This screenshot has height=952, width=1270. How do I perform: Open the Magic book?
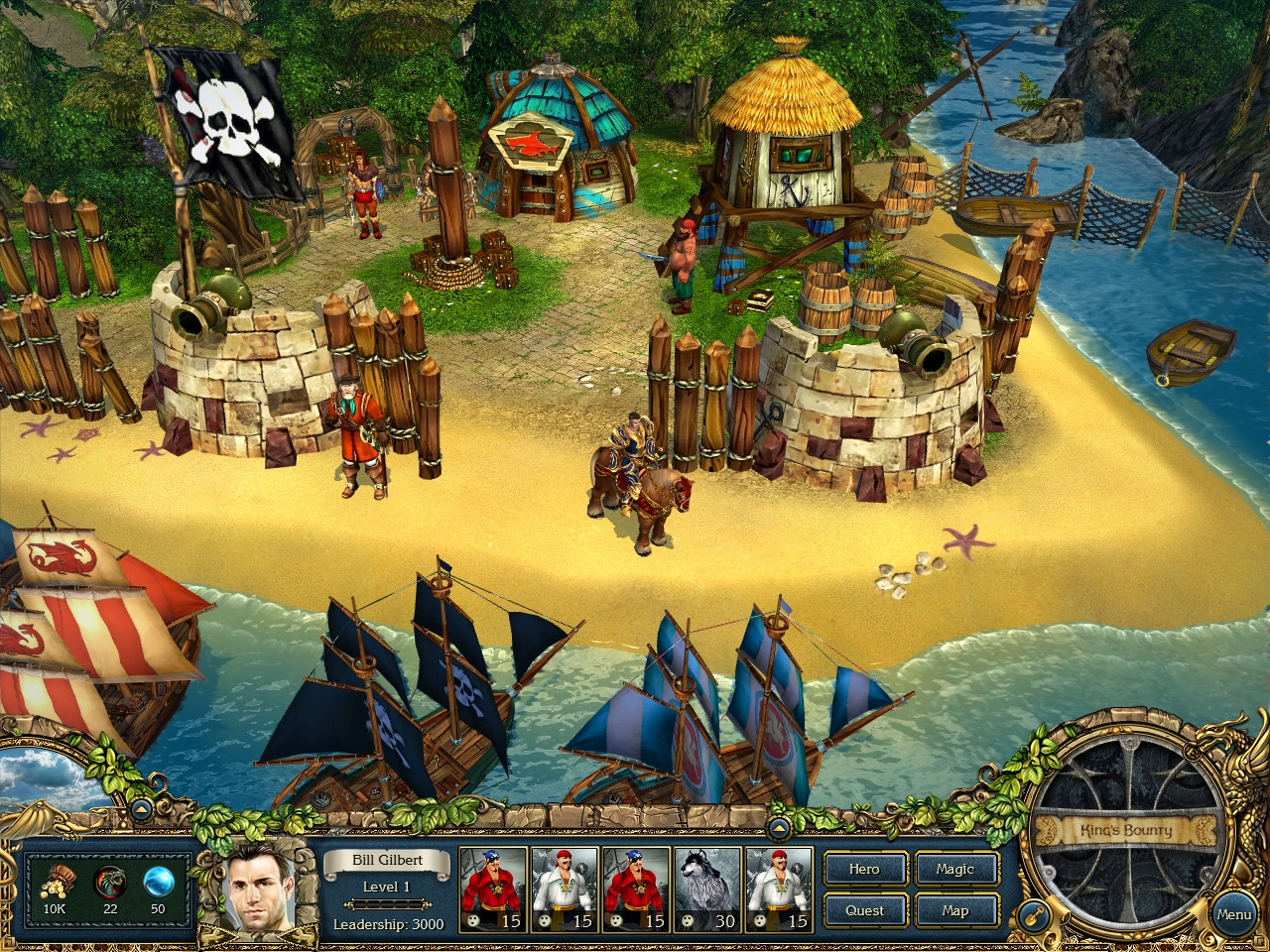[x=955, y=870]
